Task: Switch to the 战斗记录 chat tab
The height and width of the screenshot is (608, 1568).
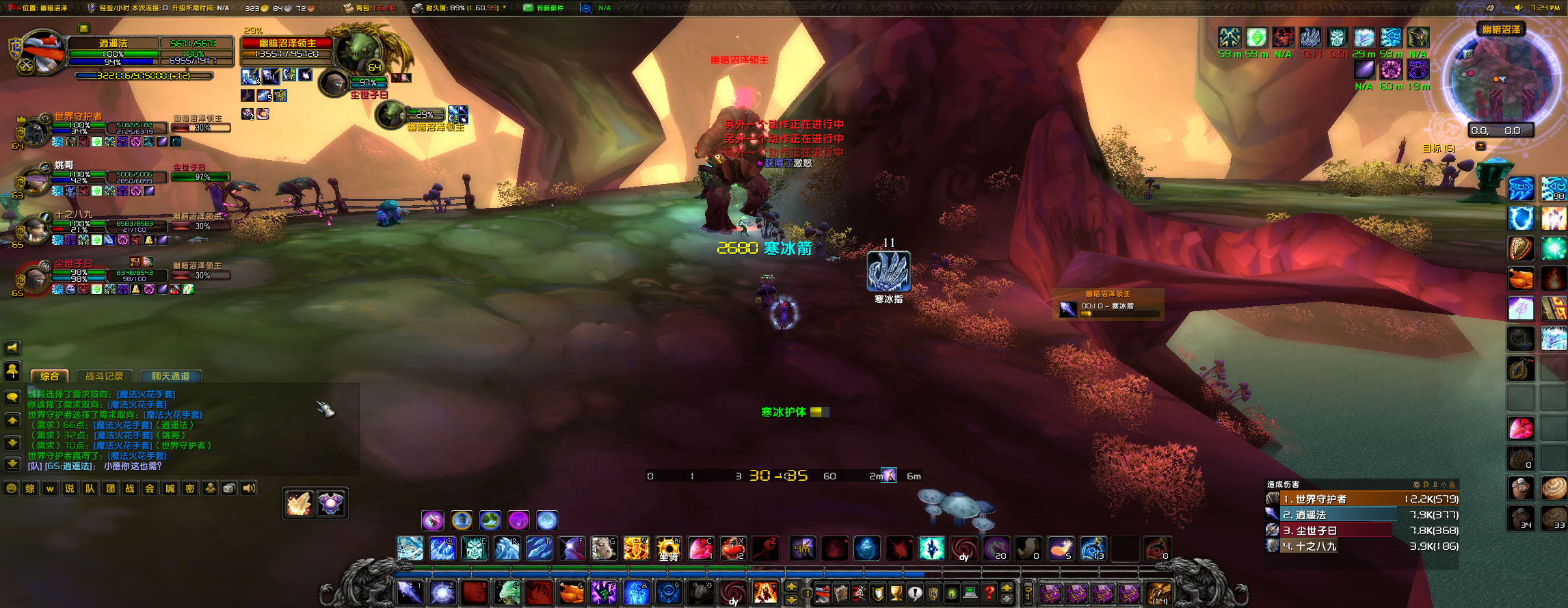Action: coord(104,375)
